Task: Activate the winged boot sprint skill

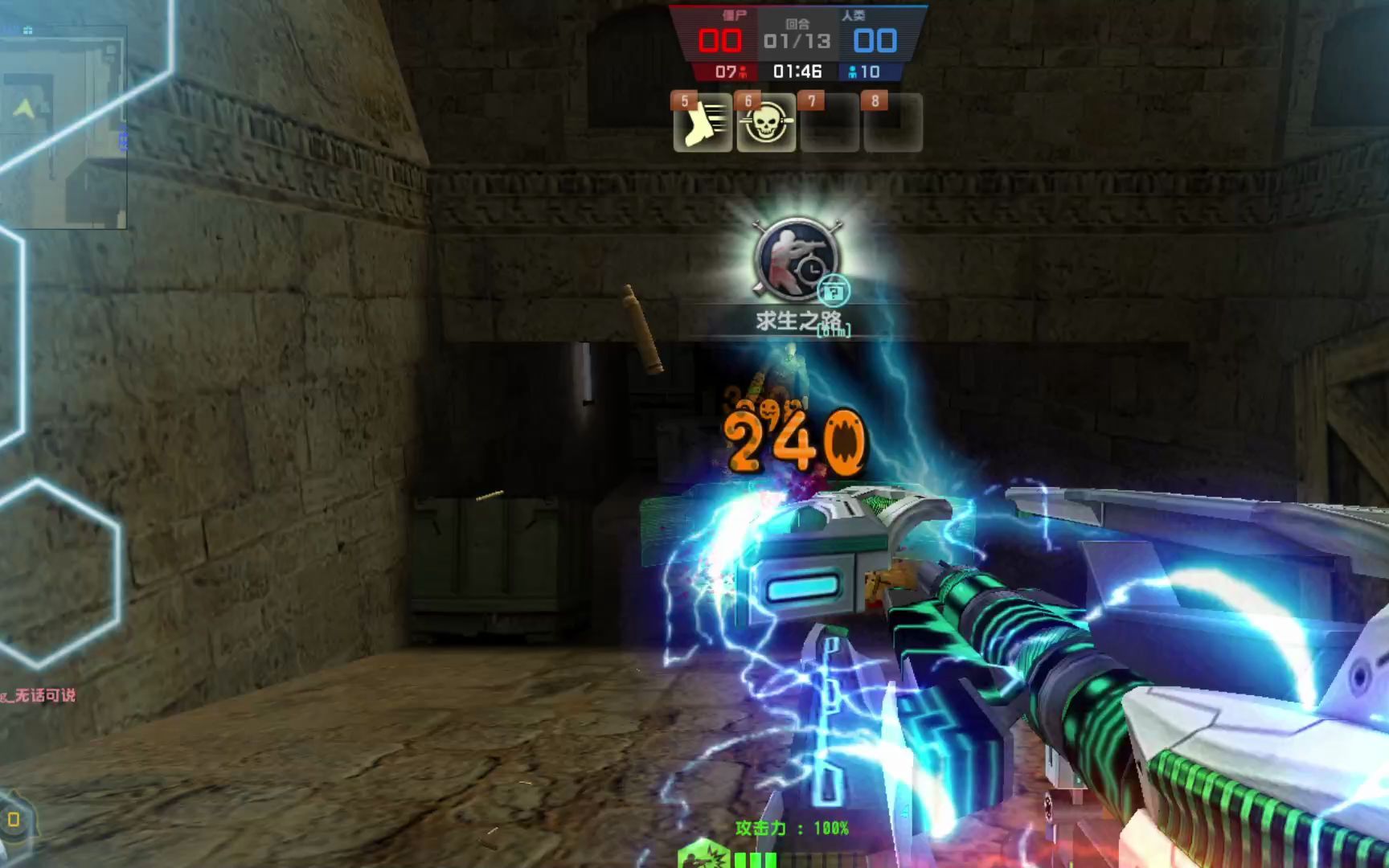Action: 703,124
